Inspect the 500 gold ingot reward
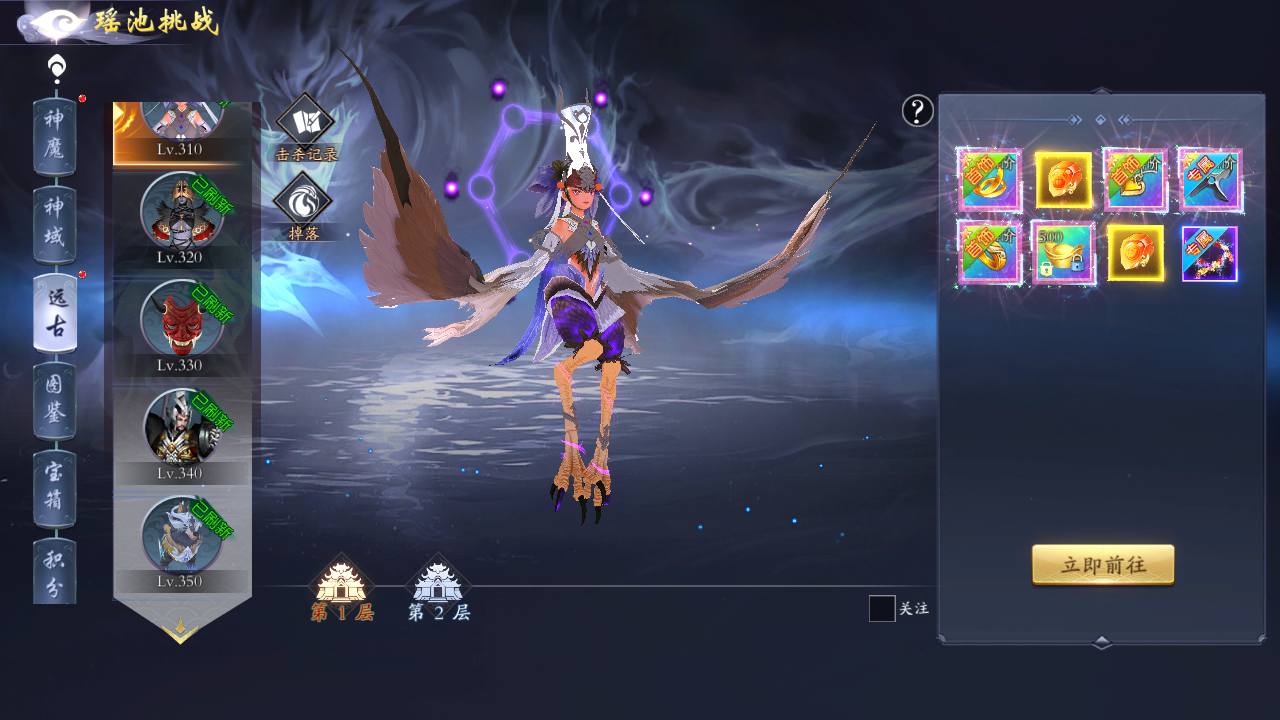The width and height of the screenshot is (1280, 720). 1063,254
